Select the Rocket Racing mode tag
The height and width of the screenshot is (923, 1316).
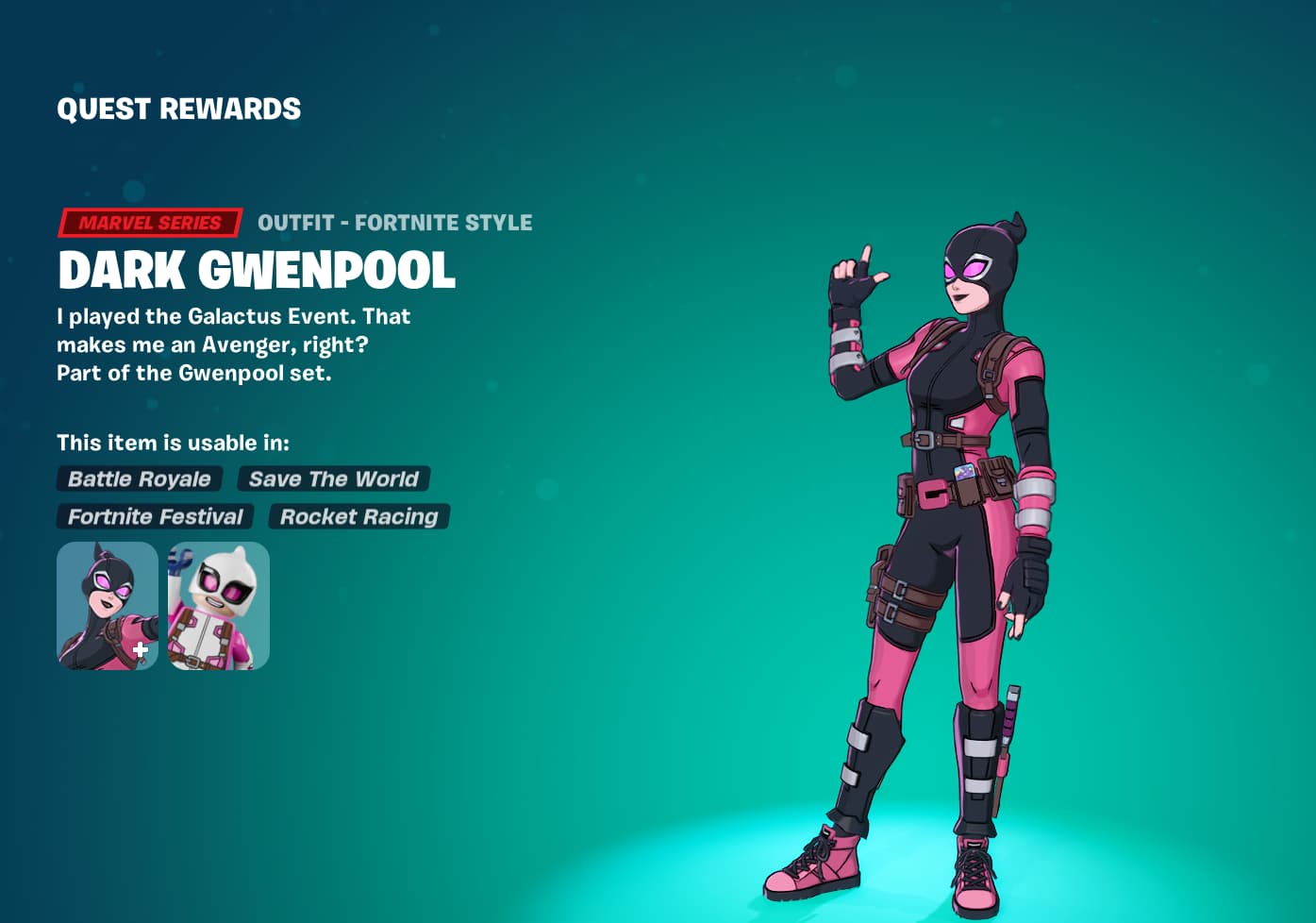point(358,516)
